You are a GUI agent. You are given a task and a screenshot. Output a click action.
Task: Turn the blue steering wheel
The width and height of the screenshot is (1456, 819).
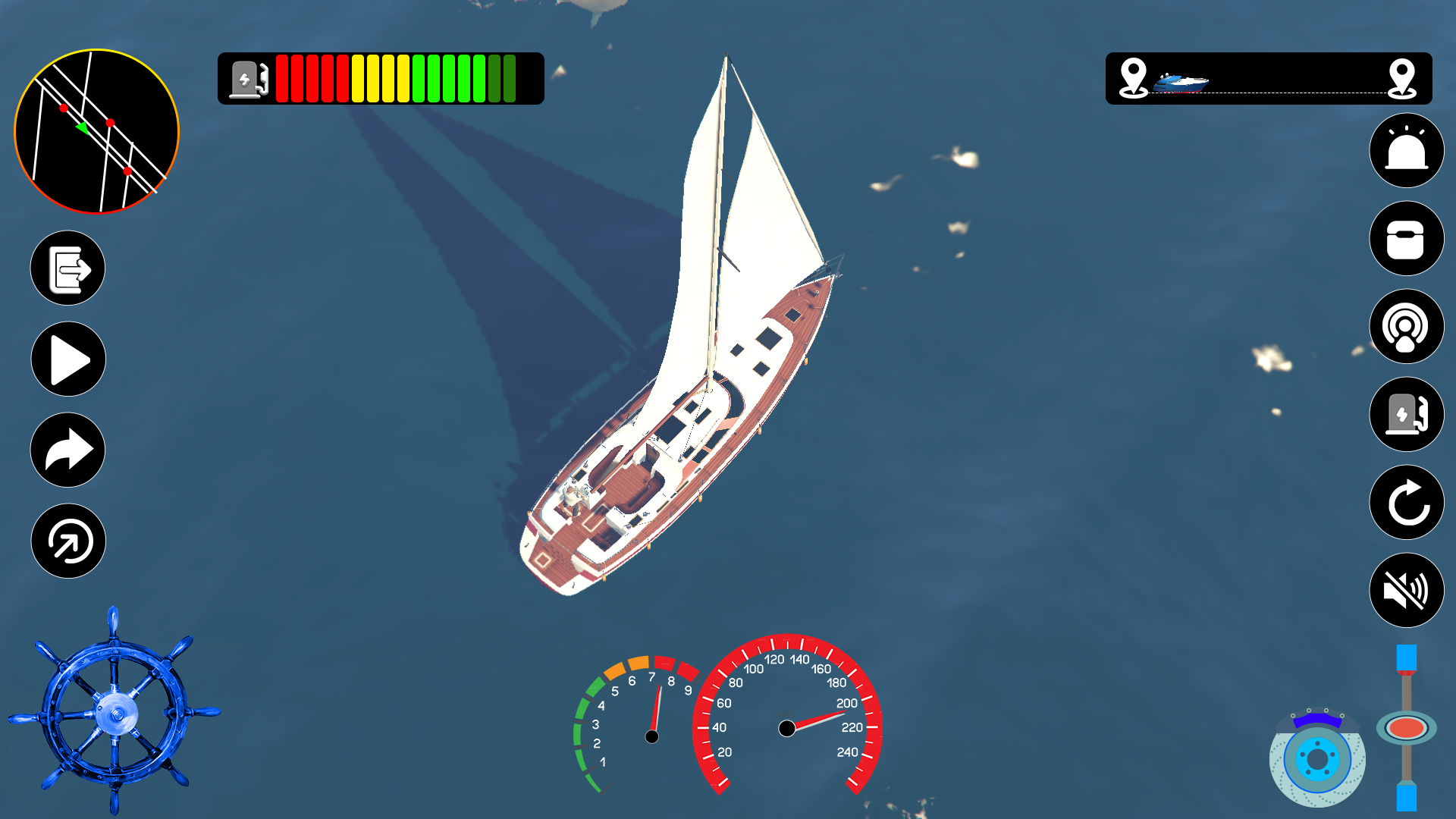tap(118, 713)
